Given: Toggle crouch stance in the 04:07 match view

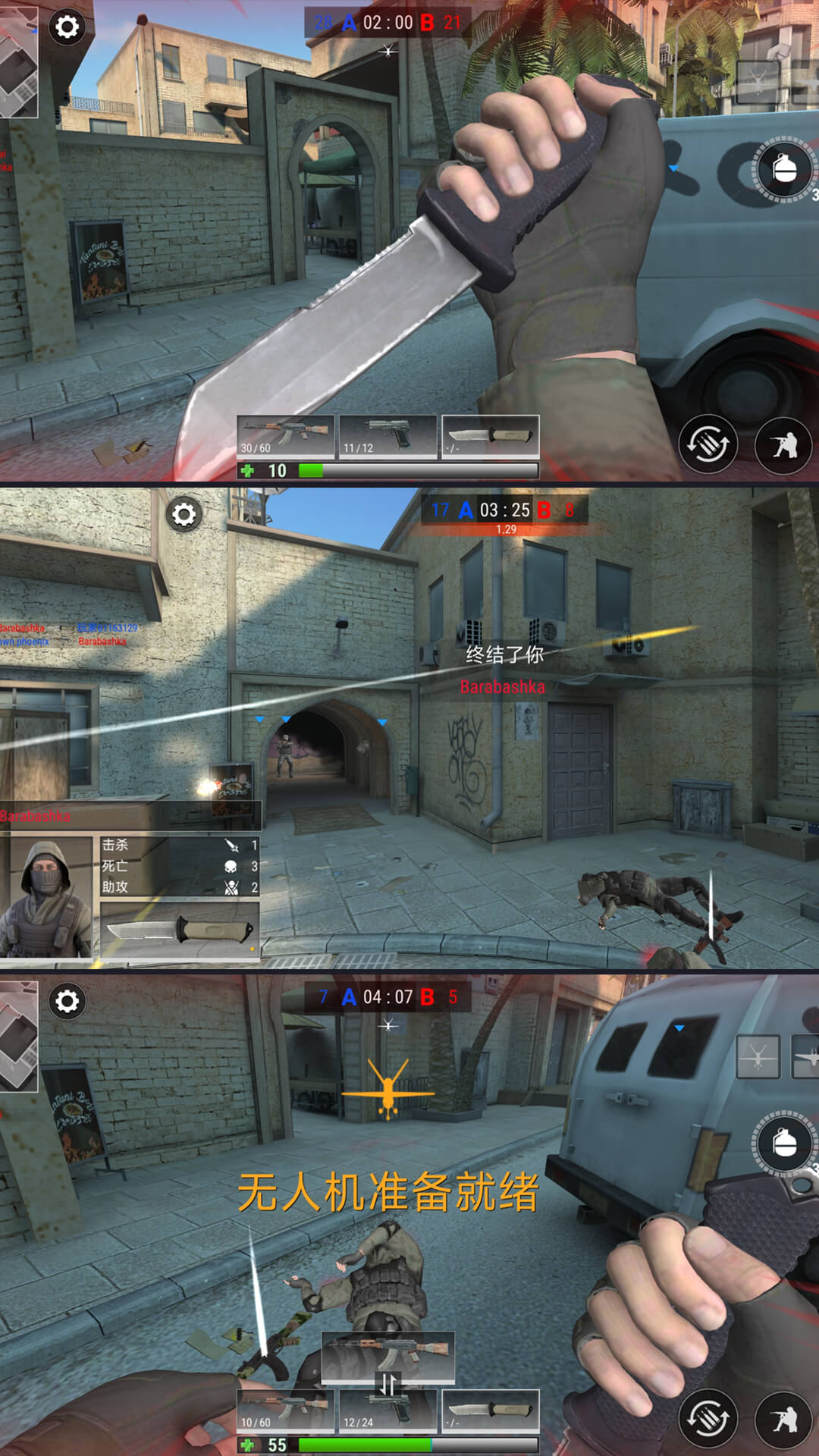Looking at the screenshot, I should (x=783, y=1420).
